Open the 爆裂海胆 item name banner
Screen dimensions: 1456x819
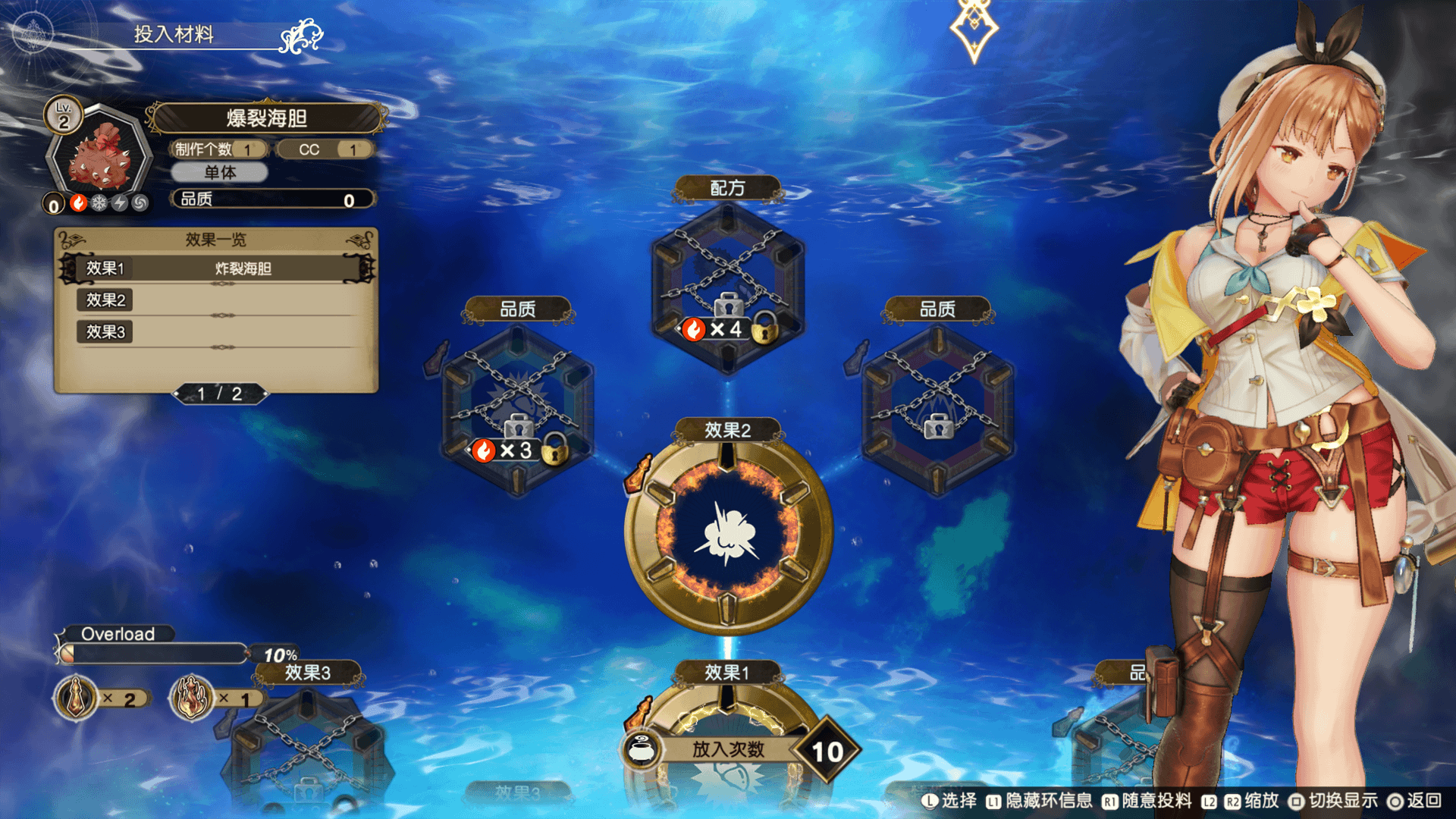(266, 118)
